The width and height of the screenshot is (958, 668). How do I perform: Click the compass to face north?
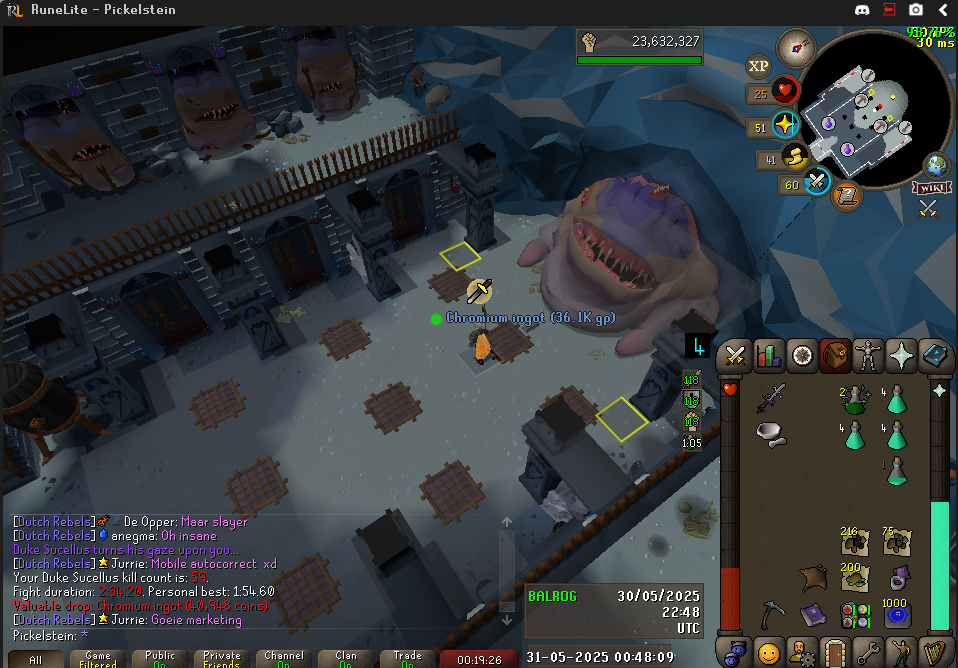[x=796, y=48]
